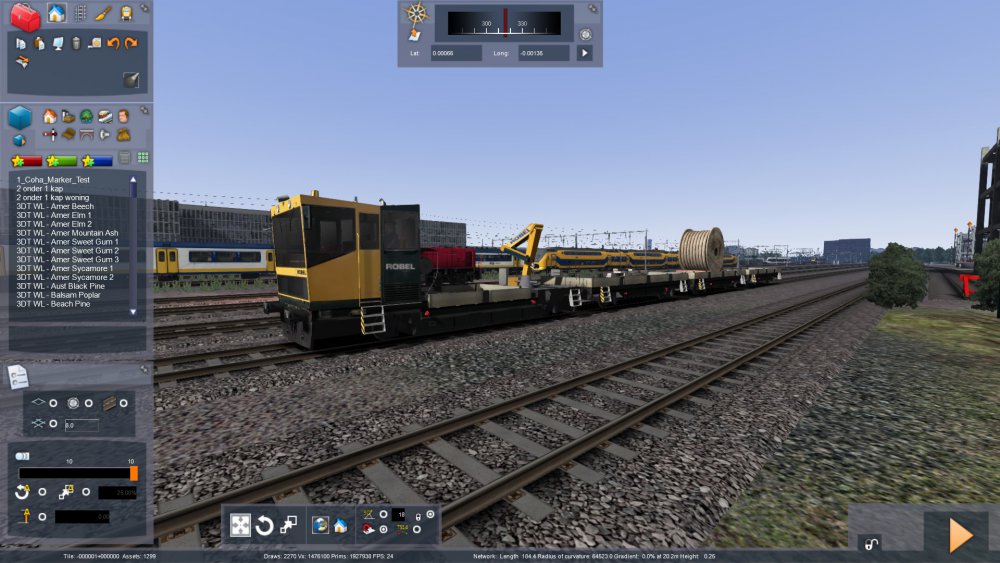Pick '3DT WL - Balsam Poplar' list entry
The image size is (1000, 563).
53,295
